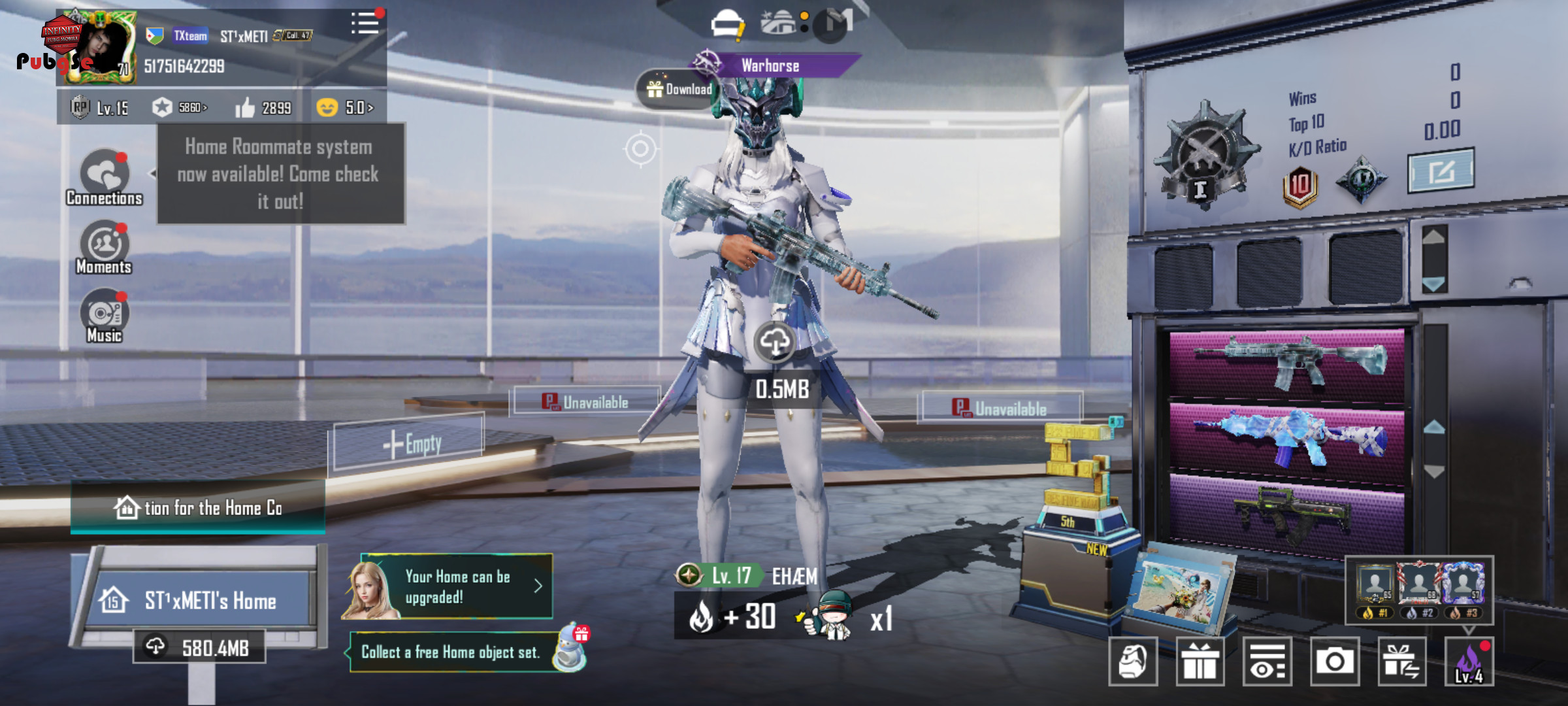Image resolution: width=1568 pixels, height=706 pixels.
Task: Download the 580.4MB Home resources
Action: click(199, 647)
